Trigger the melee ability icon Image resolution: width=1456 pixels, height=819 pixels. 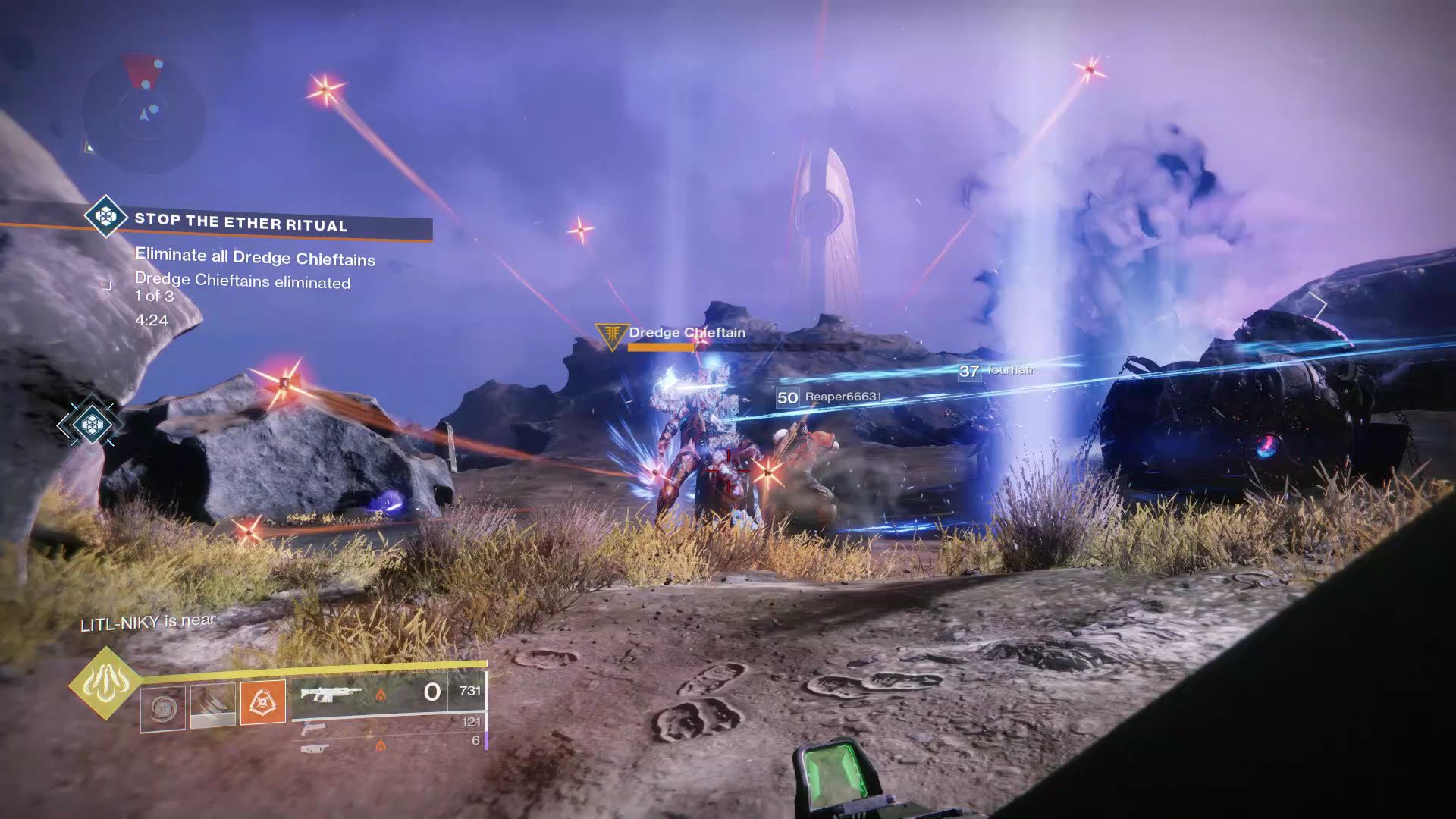(x=212, y=706)
